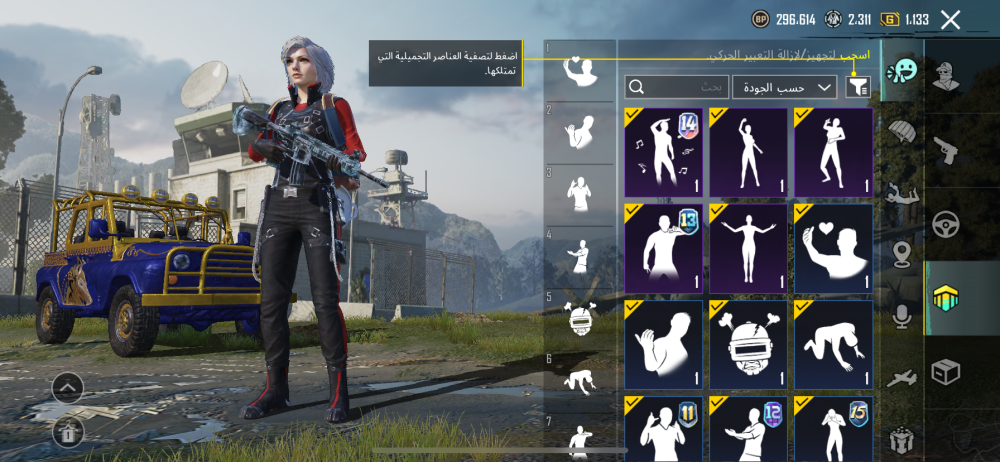Close the inventory screen with the X
Image resolution: width=1000 pixels, height=462 pixels.
950,19
